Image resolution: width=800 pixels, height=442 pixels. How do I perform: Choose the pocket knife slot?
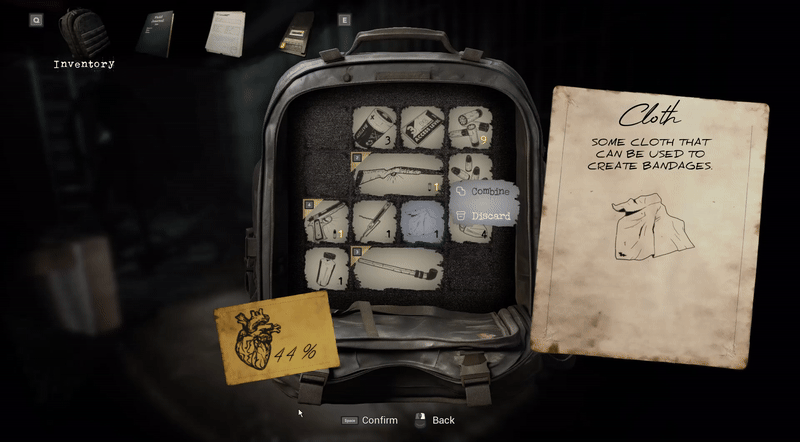(x=374, y=221)
